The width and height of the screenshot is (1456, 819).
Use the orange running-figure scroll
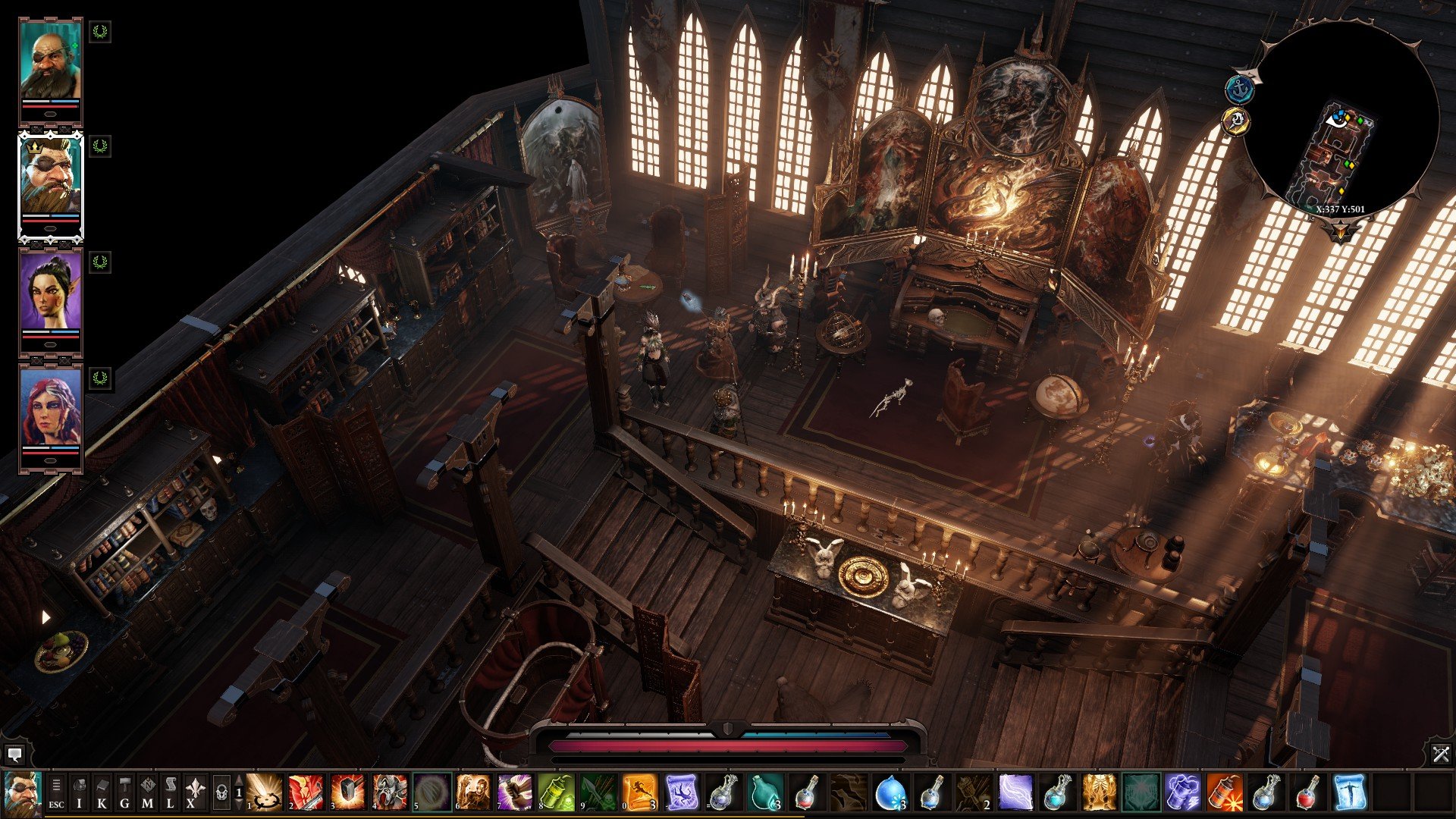point(639,793)
